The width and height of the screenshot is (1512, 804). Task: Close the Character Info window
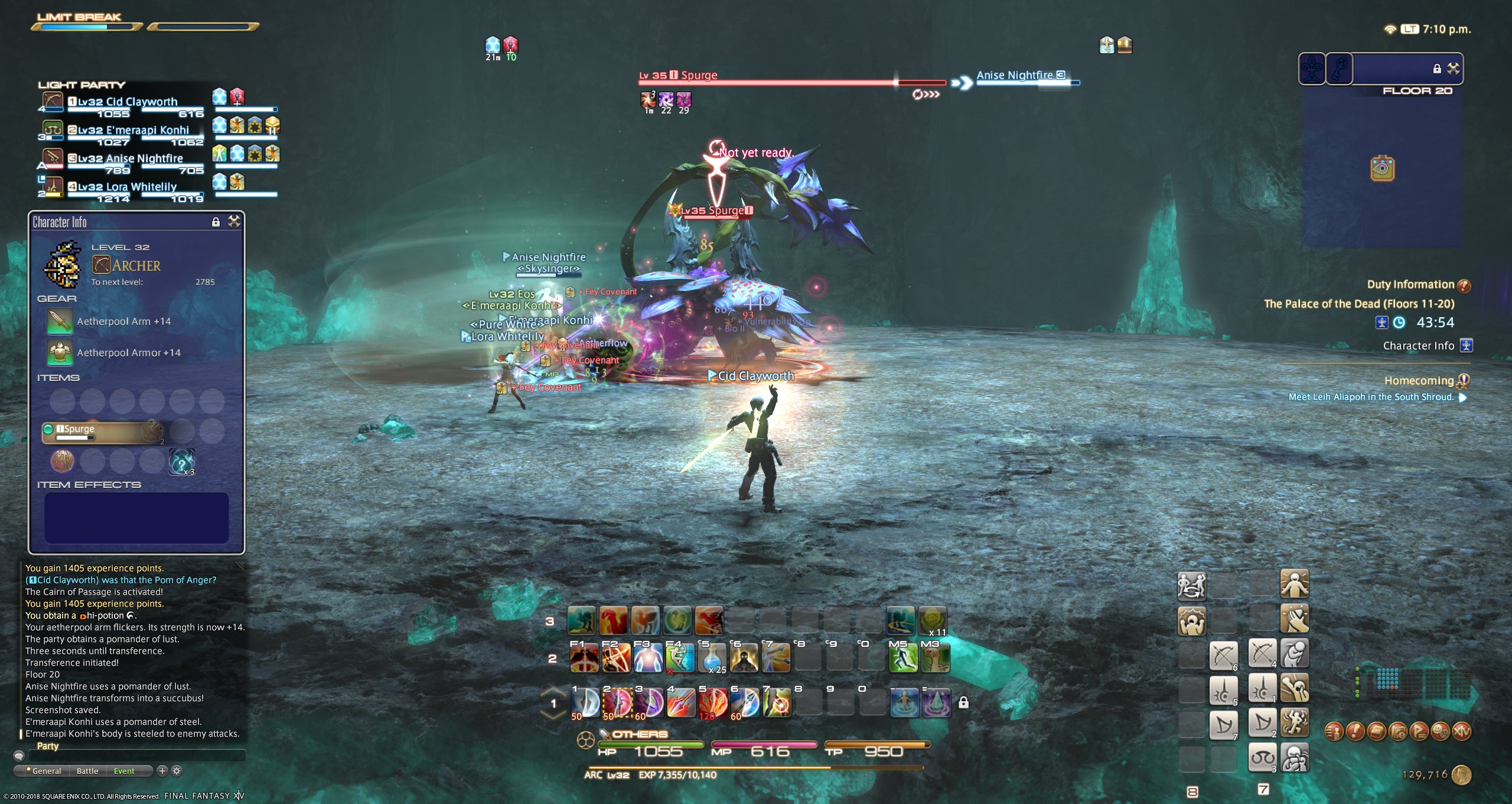(x=234, y=222)
